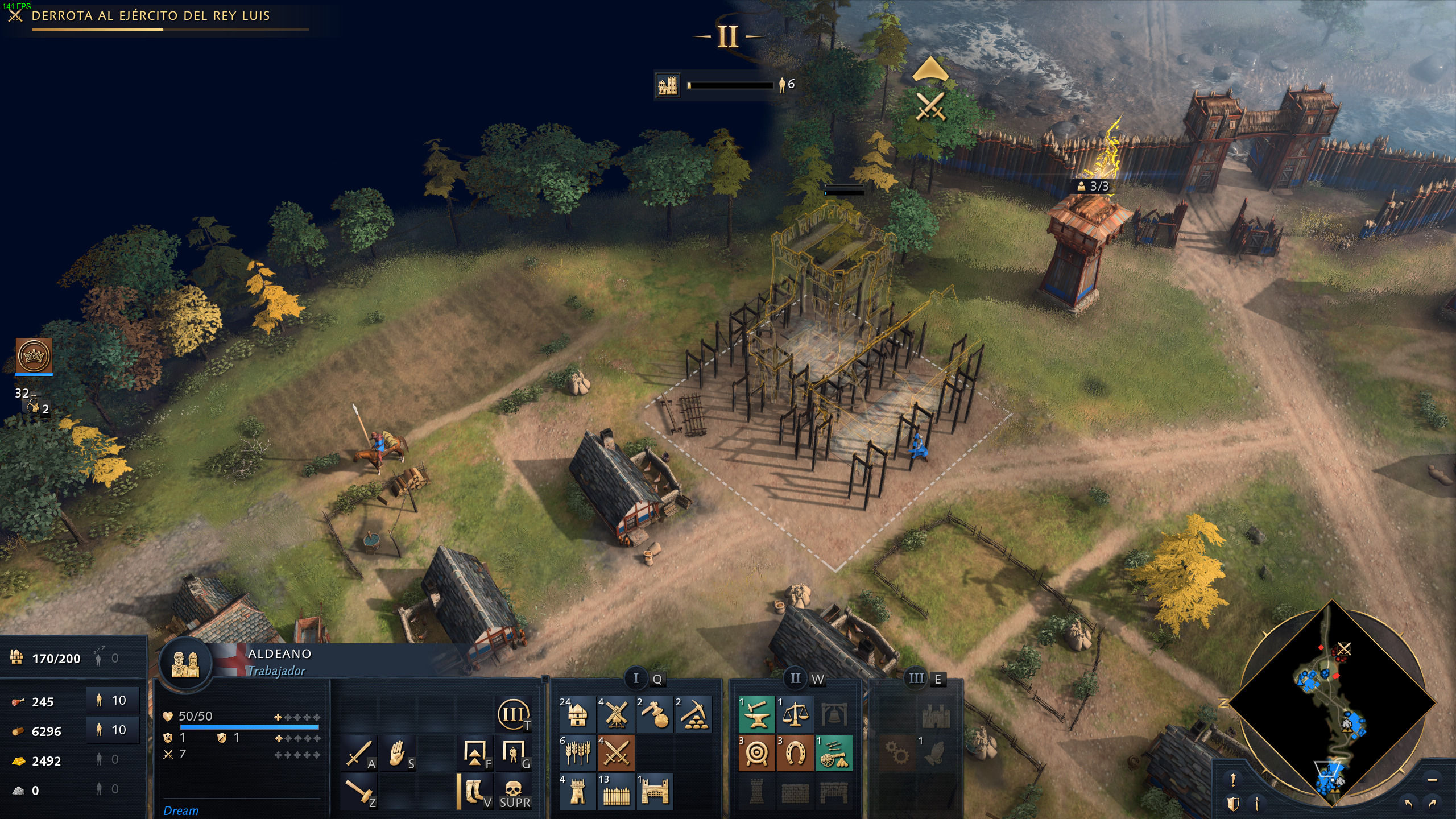Open the Age III advance button
Viewport: 1456px width, 819px height.
pyautogui.click(x=514, y=714)
